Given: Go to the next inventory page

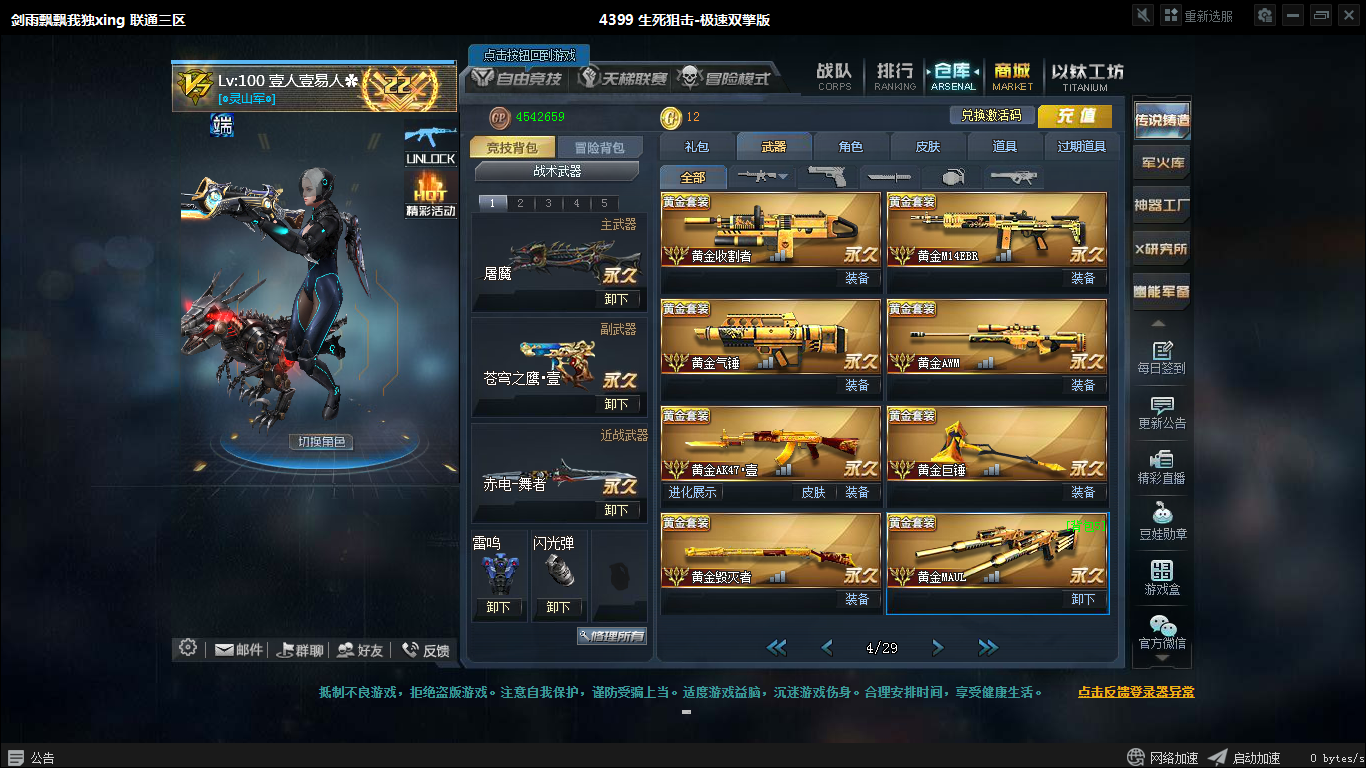Looking at the screenshot, I should coord(937,648).
